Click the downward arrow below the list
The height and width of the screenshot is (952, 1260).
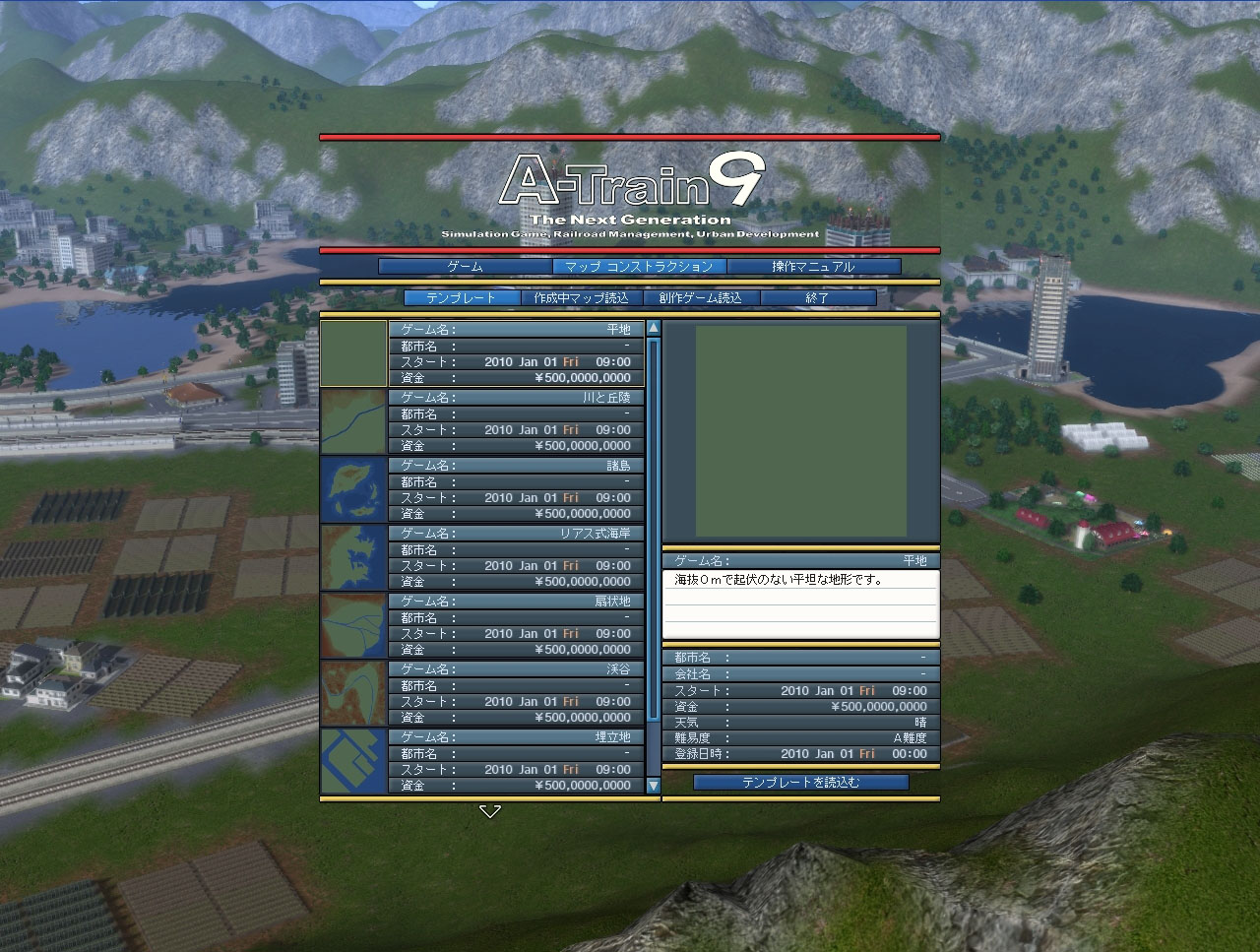coord(490,811)
